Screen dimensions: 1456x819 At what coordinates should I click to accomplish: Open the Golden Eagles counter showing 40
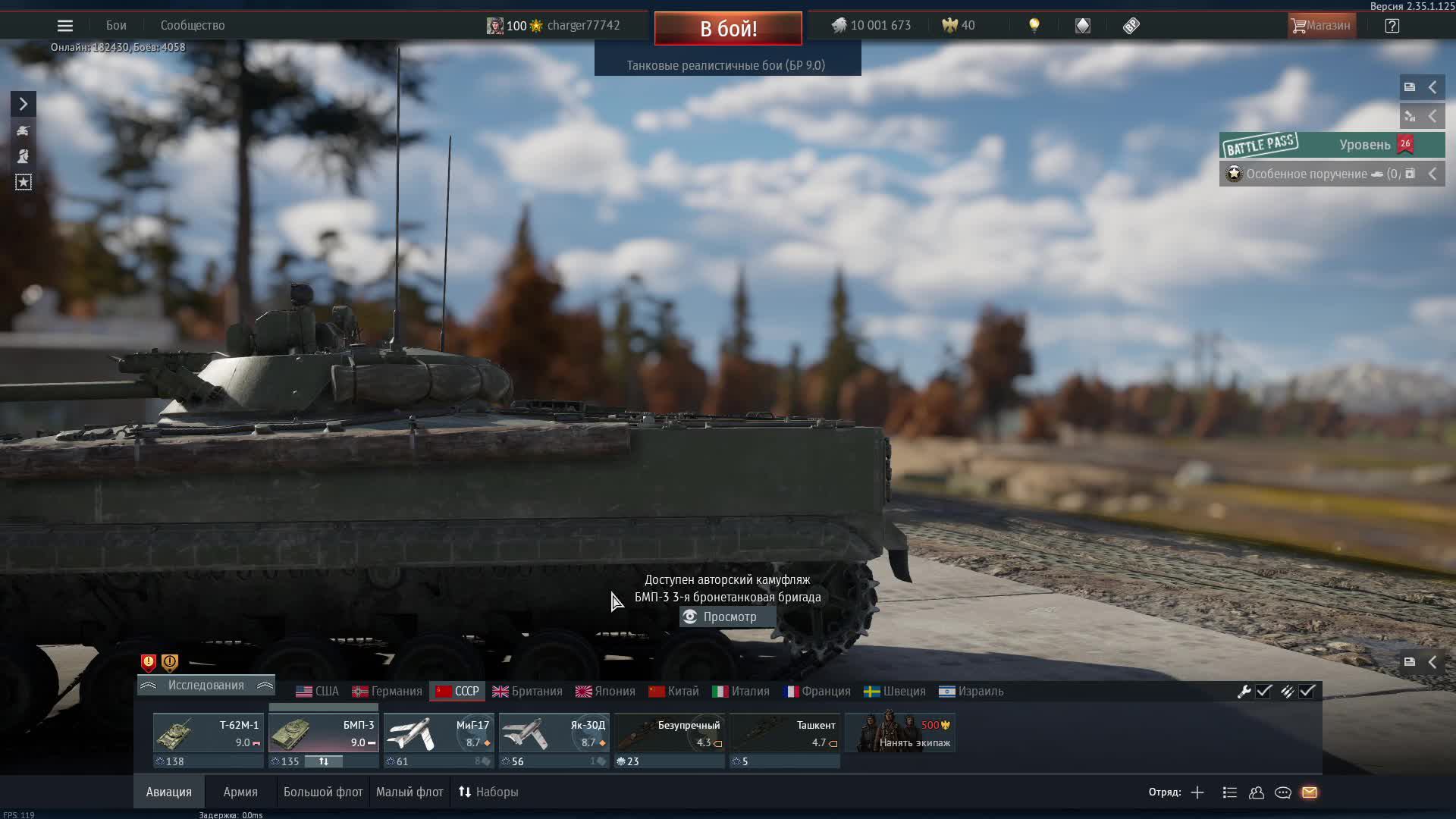tap(957, 25)
